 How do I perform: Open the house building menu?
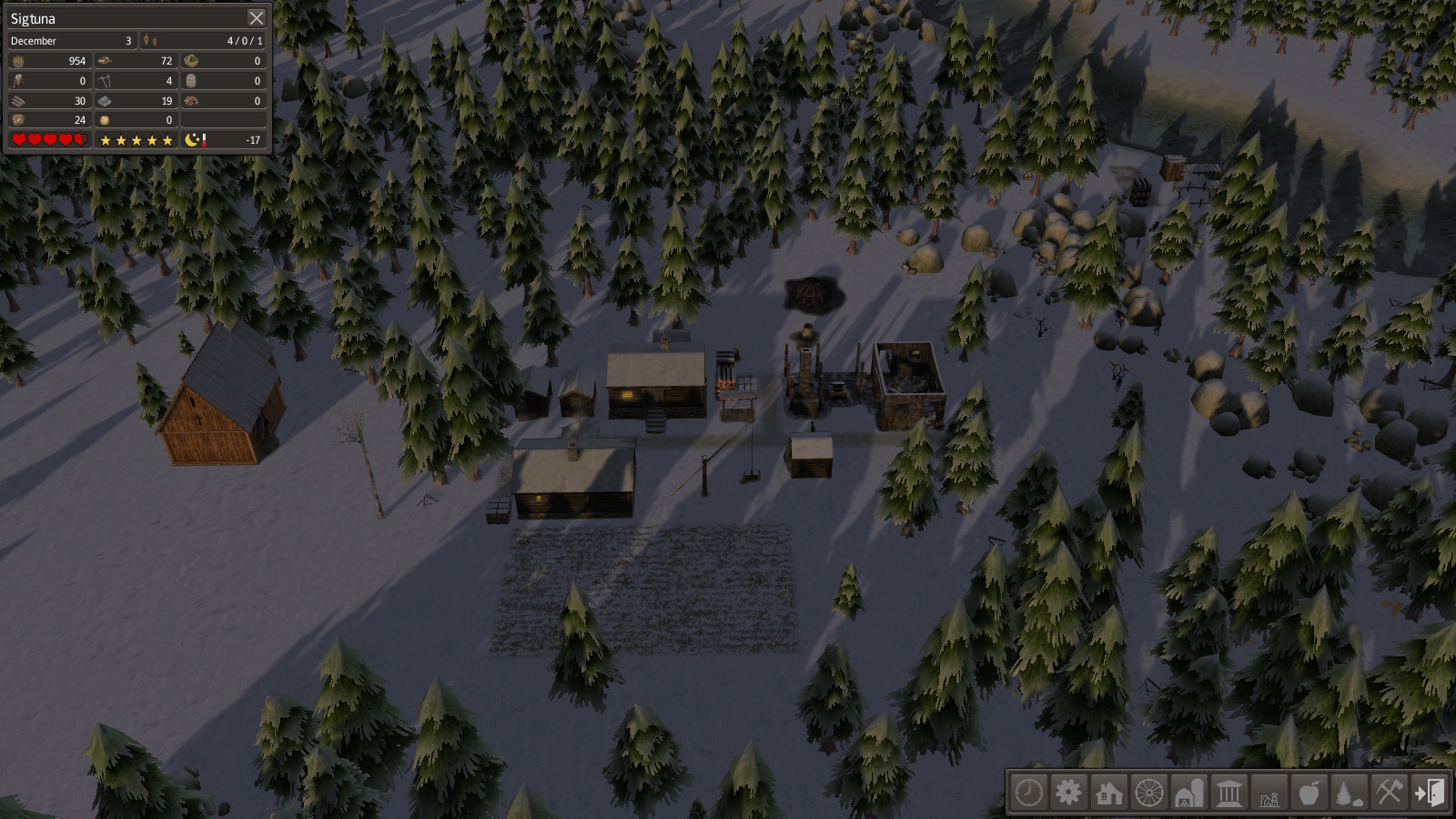point(1108,793)
